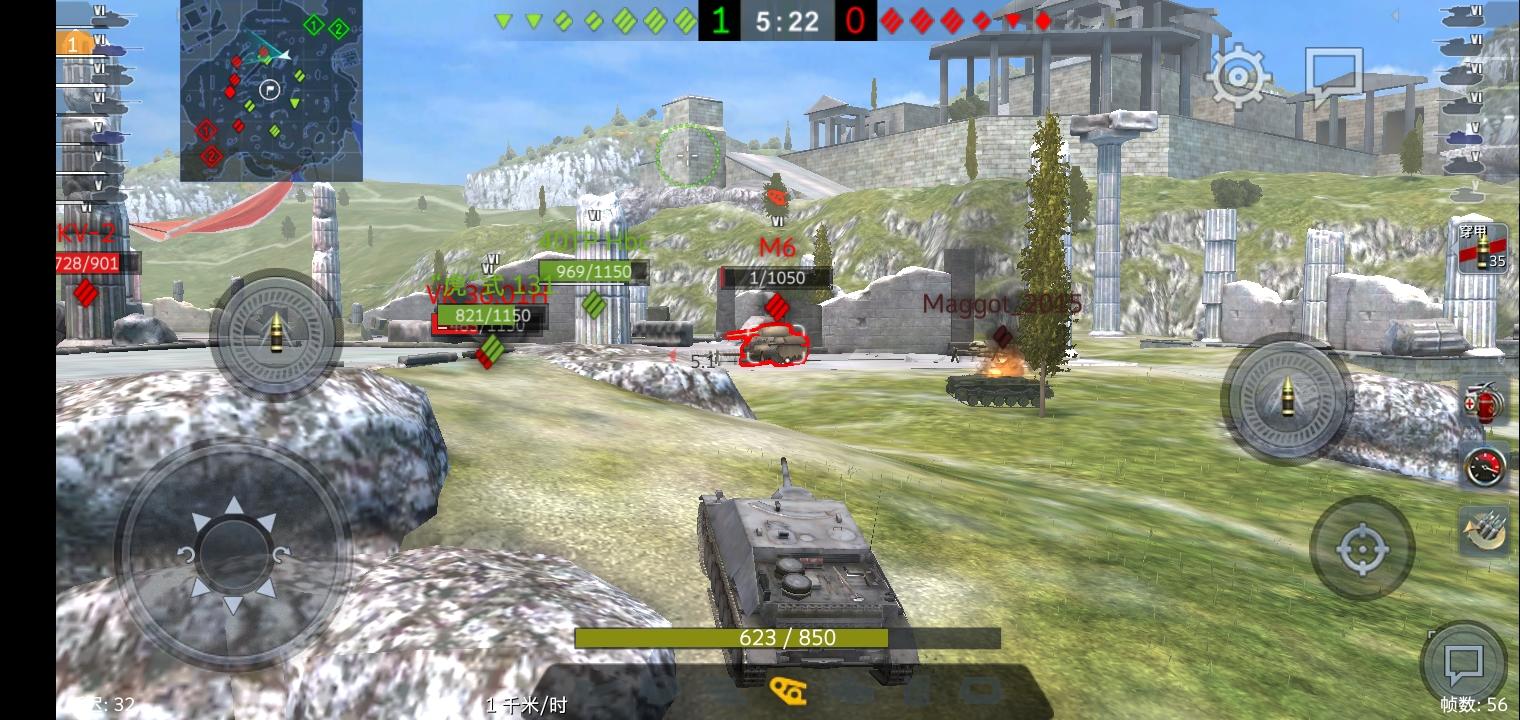Tap ally 401P-Hbc's nameplate
Viewport: 1520px width, 720px height.
592,241
